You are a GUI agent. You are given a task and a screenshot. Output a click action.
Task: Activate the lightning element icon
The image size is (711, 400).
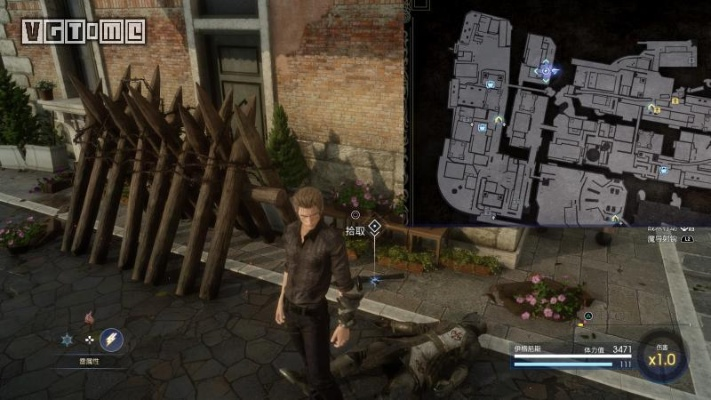point(111,340)
